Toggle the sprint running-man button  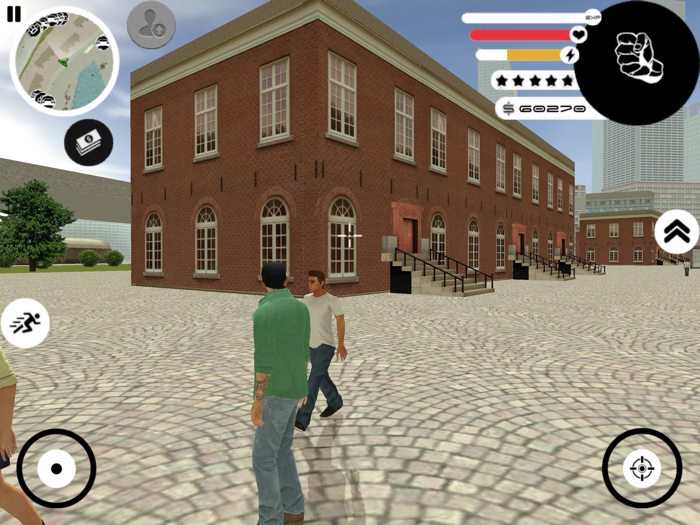tap(25, 323)
